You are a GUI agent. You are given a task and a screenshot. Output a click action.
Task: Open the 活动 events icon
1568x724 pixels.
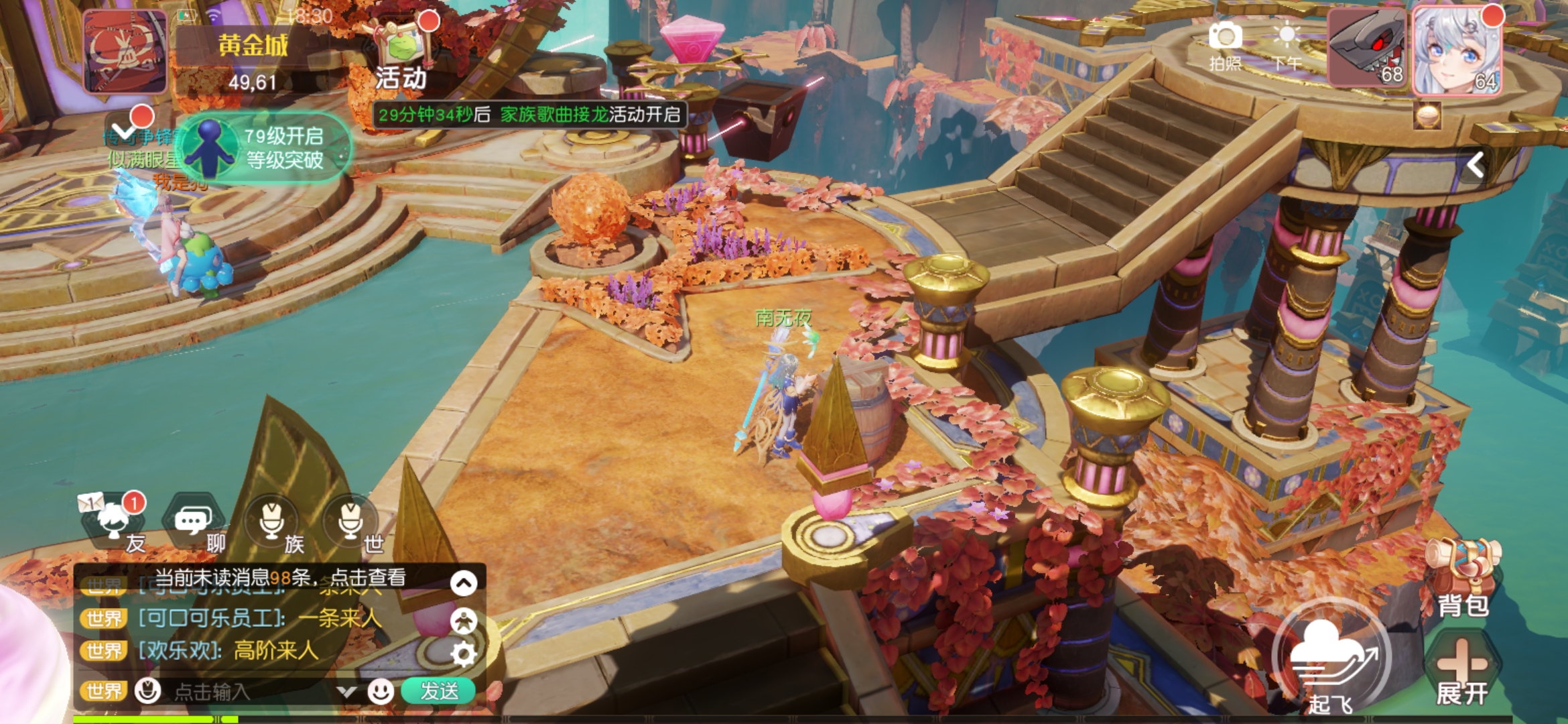401,57
